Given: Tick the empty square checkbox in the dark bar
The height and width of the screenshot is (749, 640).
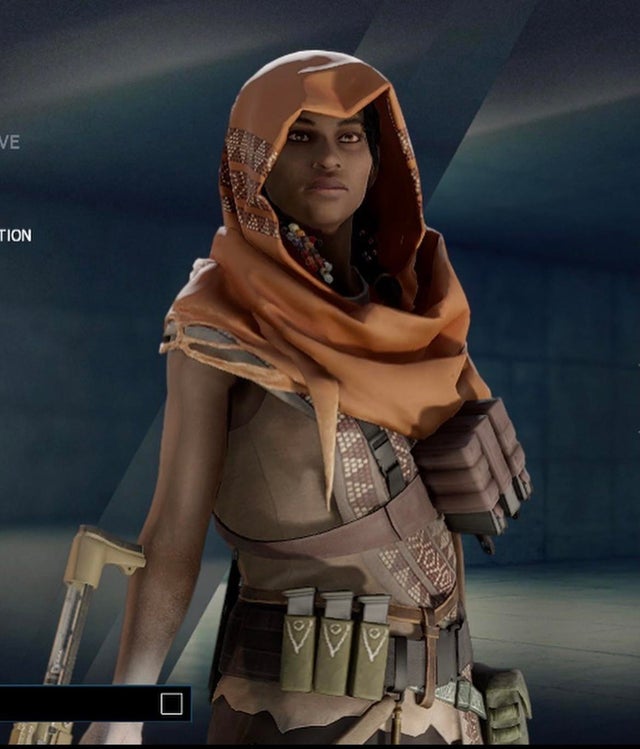Looking at the screenshot, I should point(171,704).
